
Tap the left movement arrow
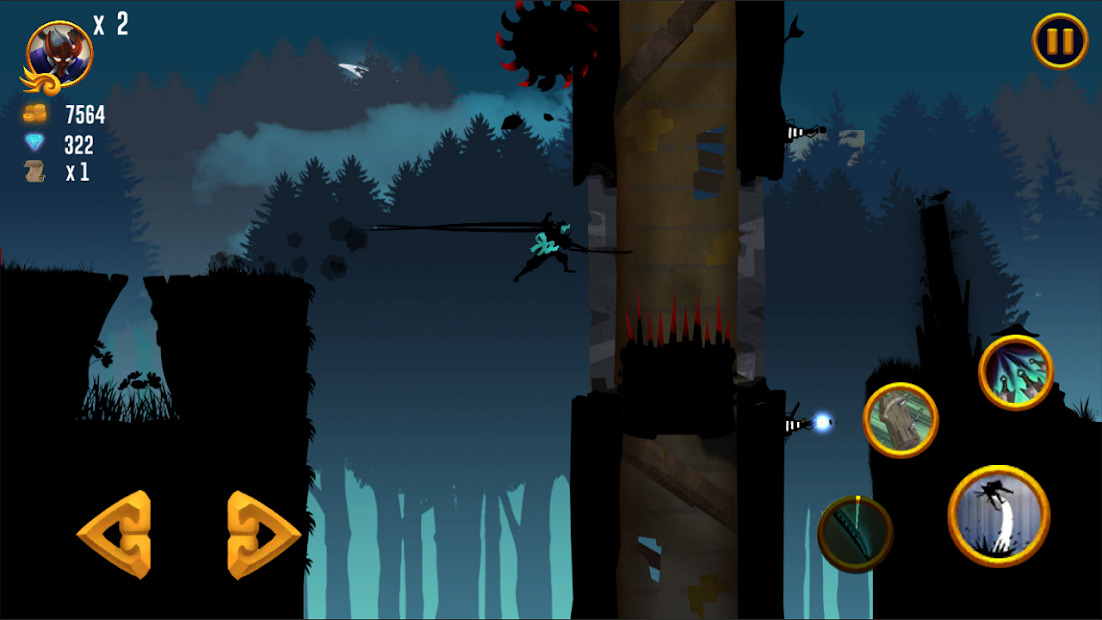click(x=116, y=534)
